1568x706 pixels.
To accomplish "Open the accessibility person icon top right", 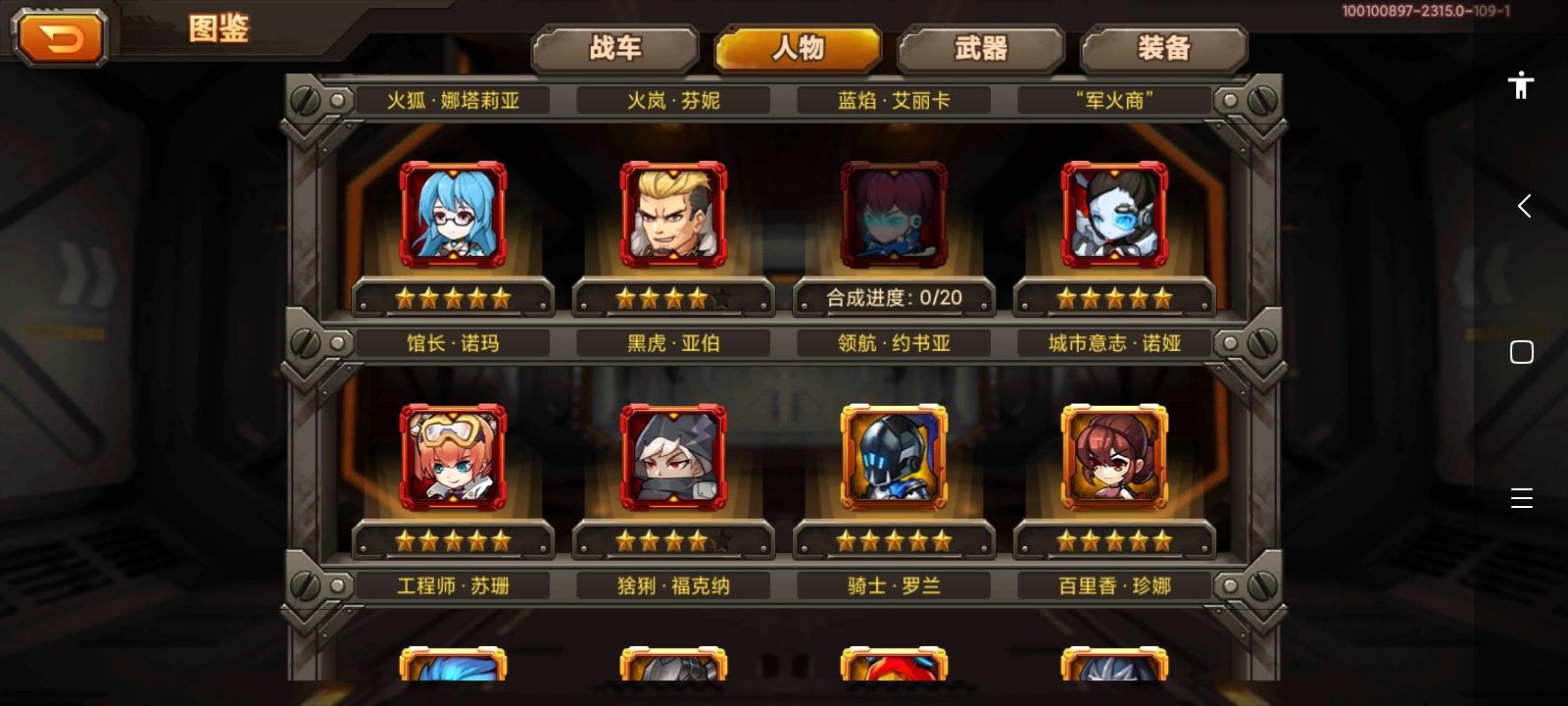I will (x=1521, y=84).
